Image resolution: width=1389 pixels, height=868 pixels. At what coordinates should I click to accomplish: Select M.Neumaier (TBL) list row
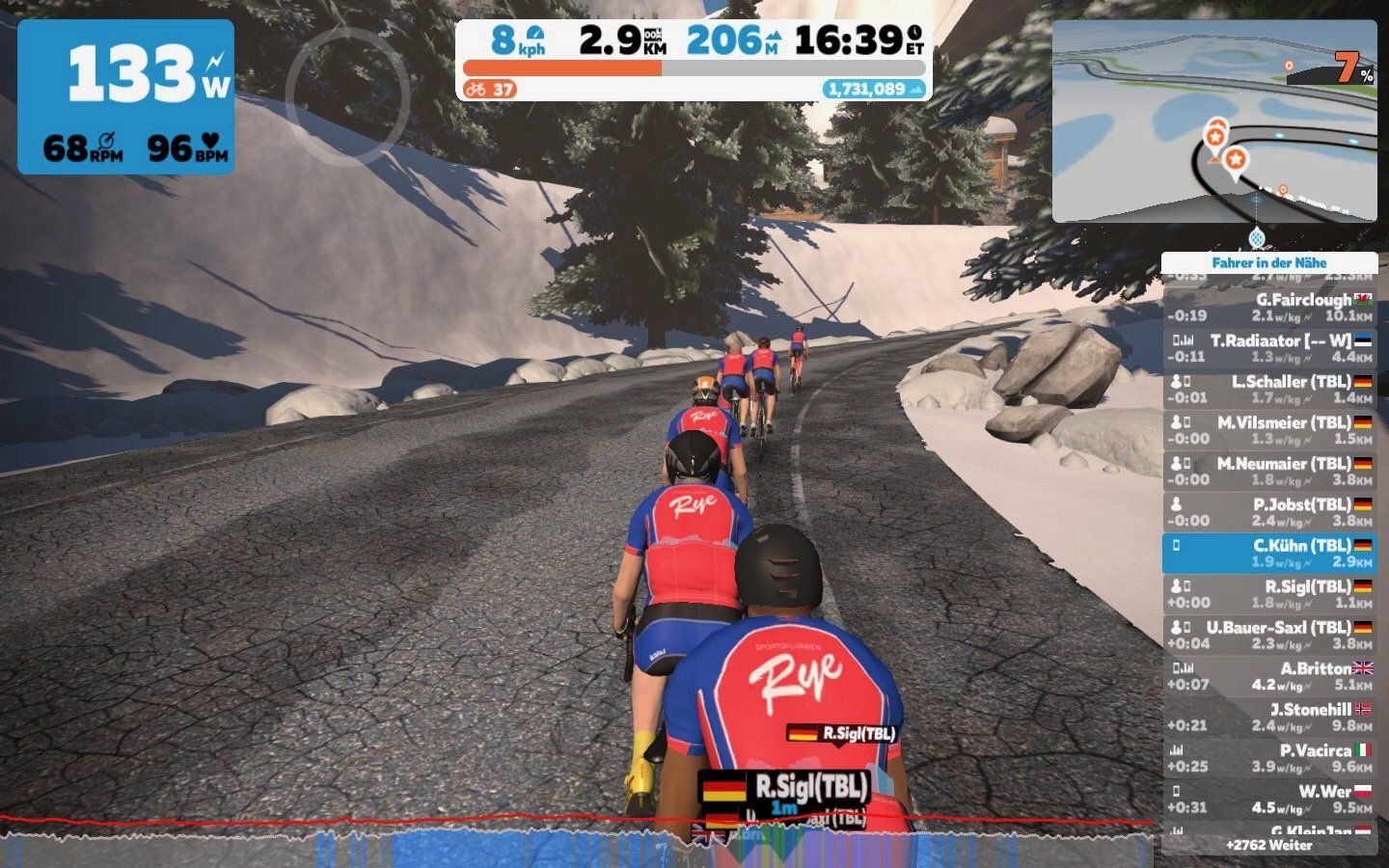click(1268, 471)
